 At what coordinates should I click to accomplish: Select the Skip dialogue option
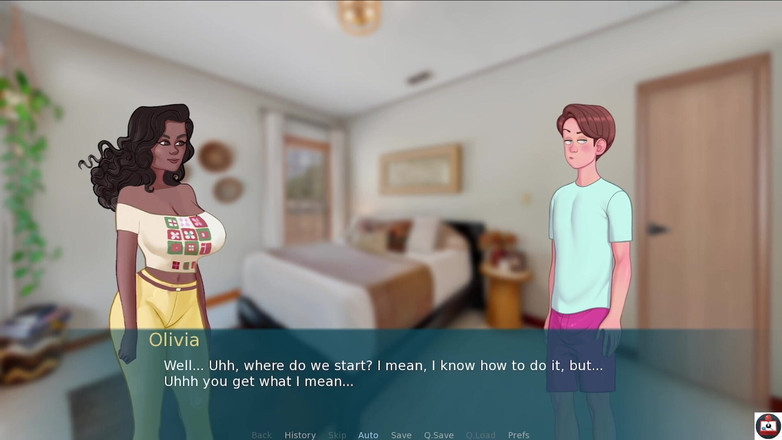337,435
